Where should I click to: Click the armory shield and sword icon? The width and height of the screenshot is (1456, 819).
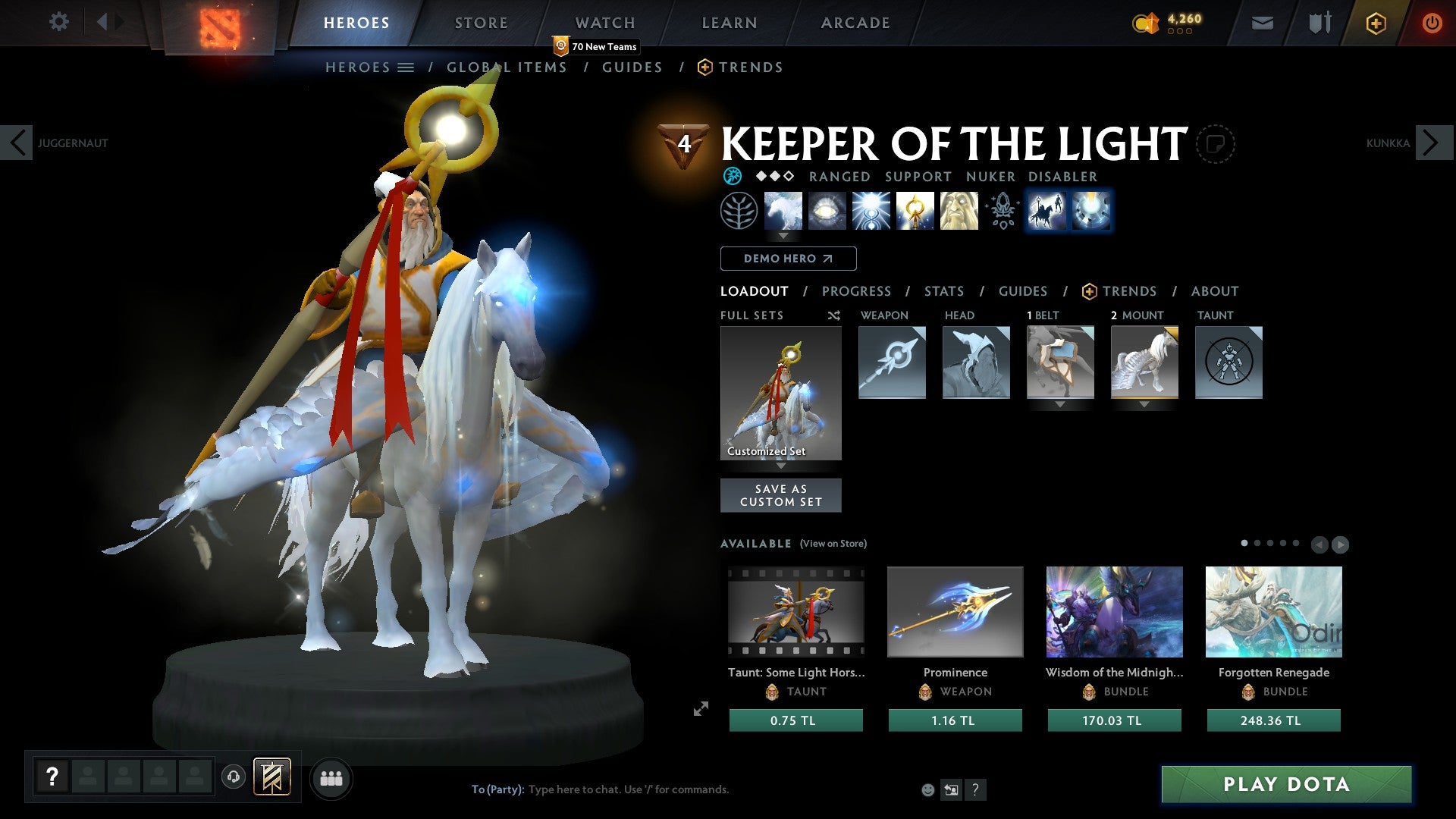(x=1319, y=23)
